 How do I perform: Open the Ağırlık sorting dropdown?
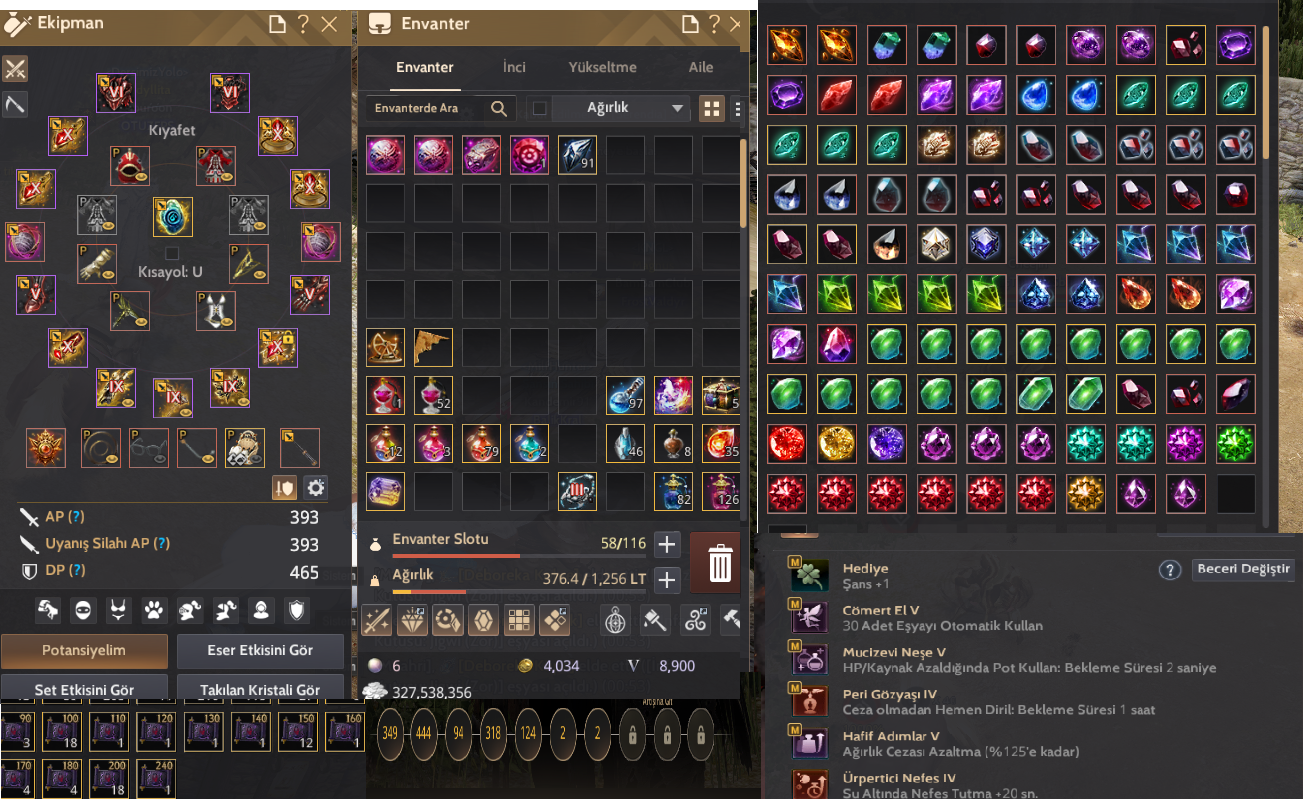click(x=608, y=108)
